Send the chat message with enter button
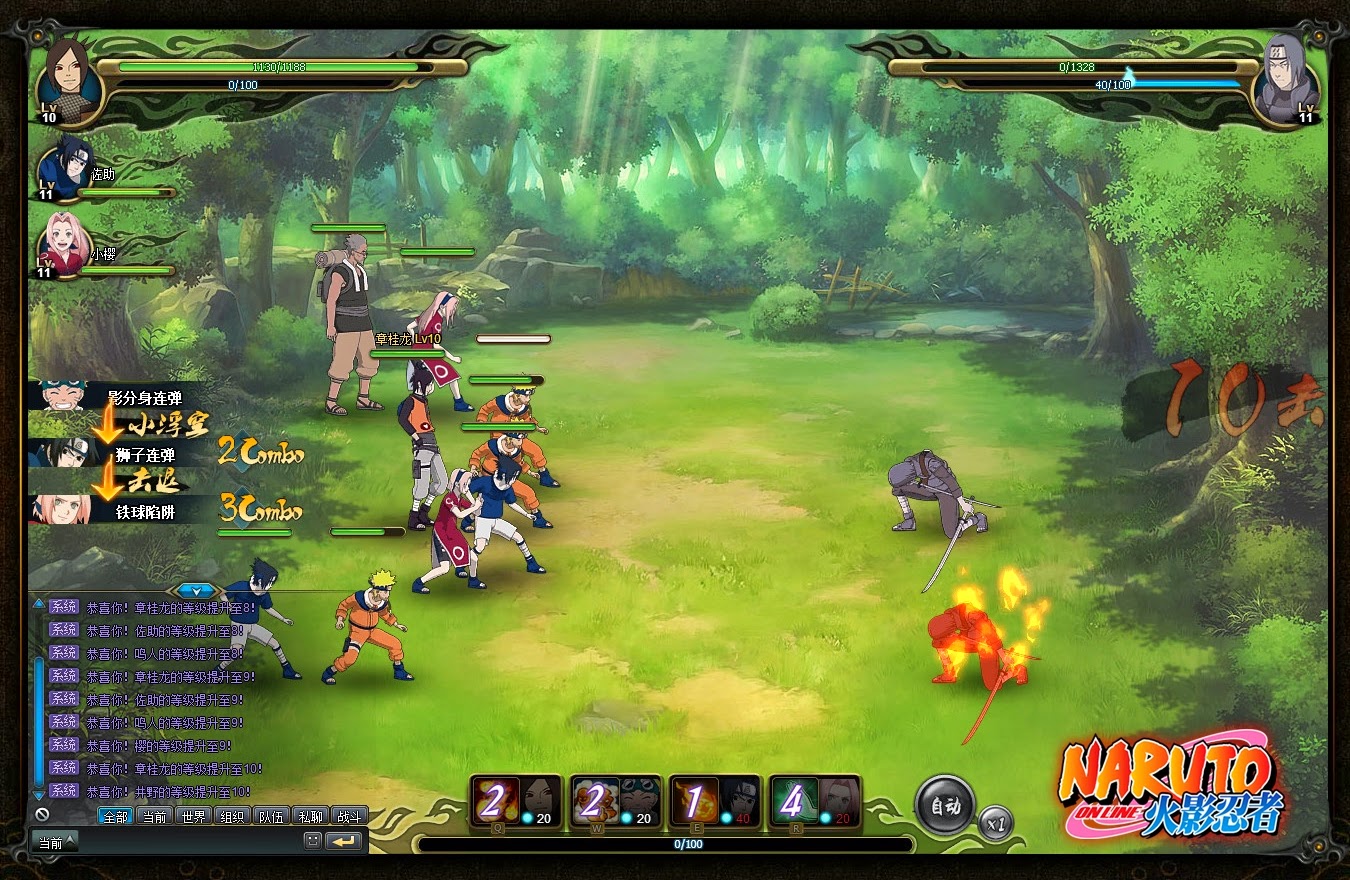Viewport: 1350px width, 880px height. click(x=345, y=842)
